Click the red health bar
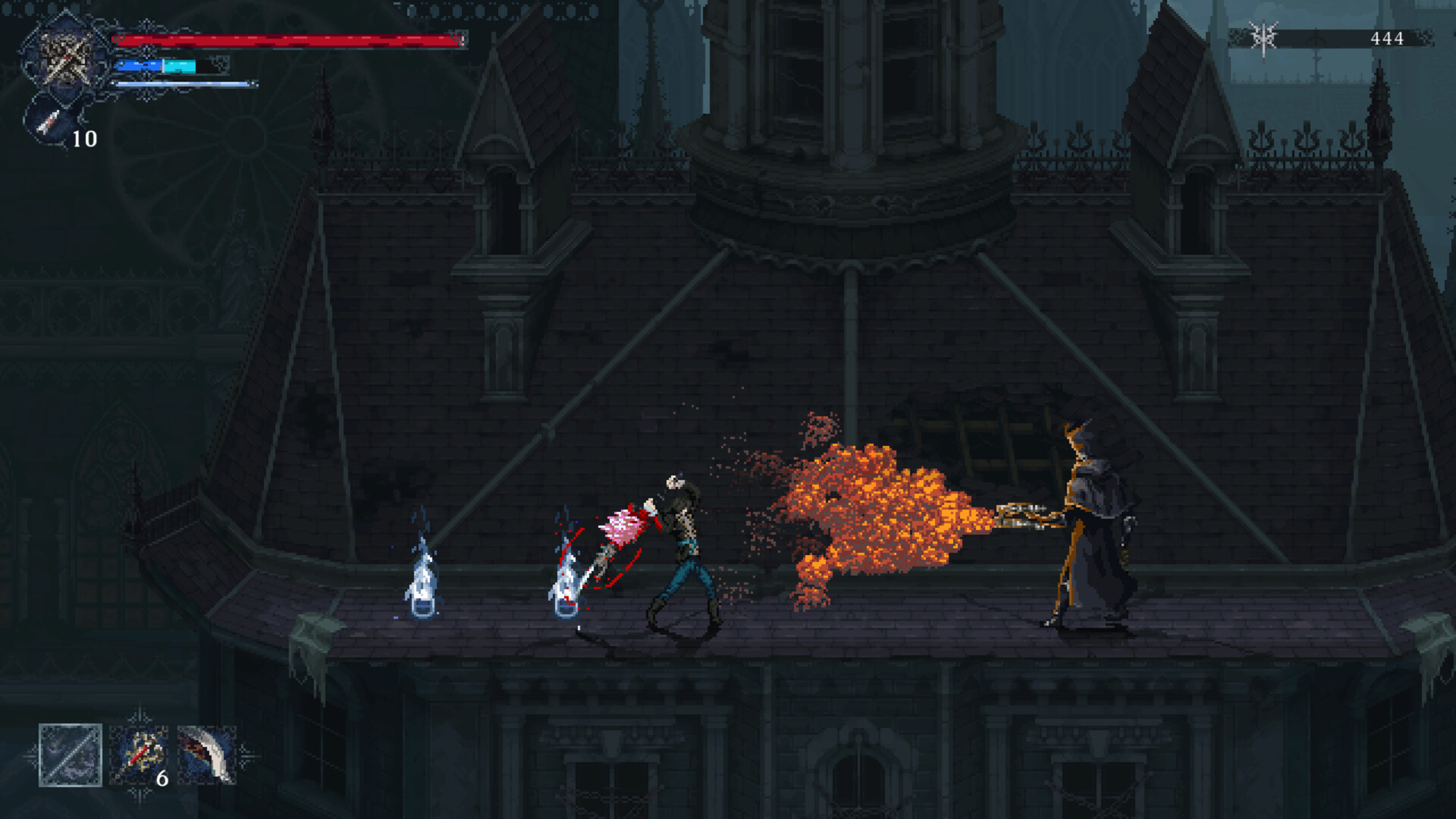Viewport: 1456px width, 819px height. point(288,42)
